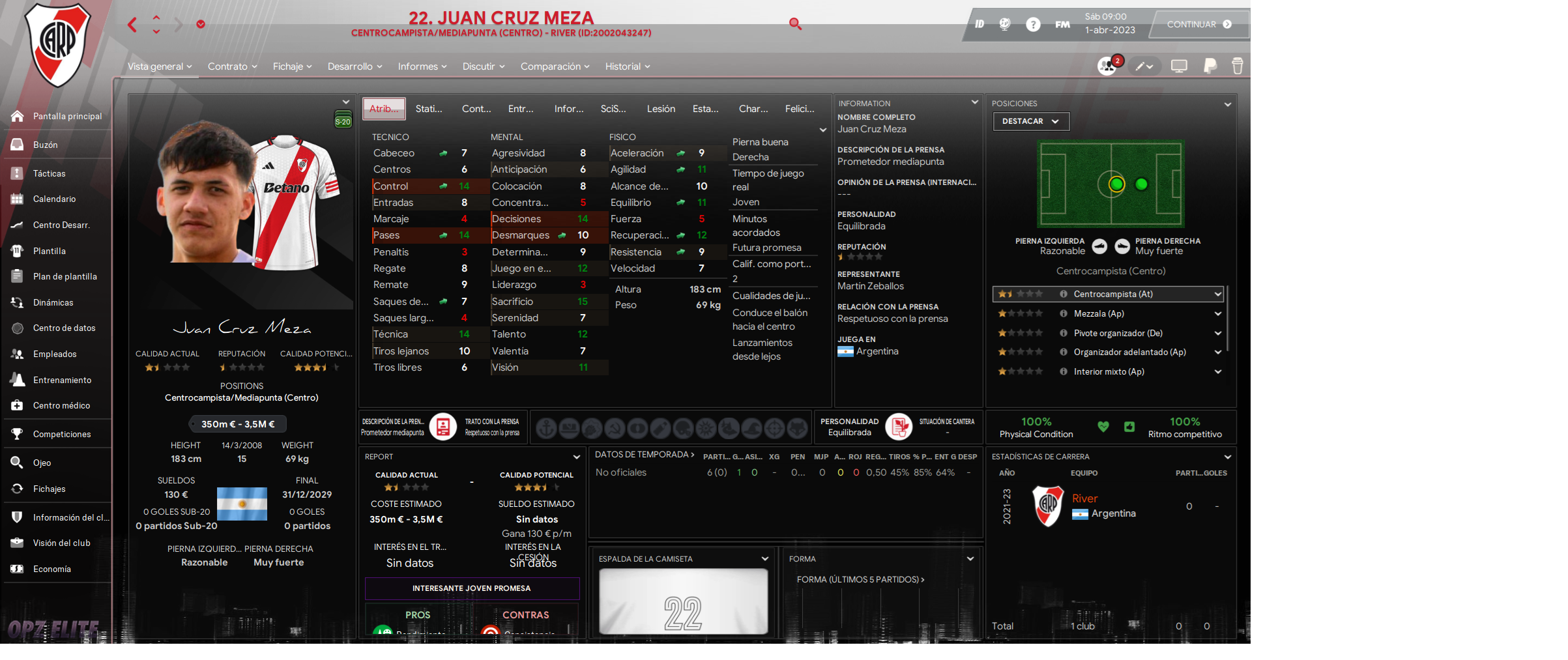Open the Desarrollo menu
Viewport: 1568px width, 660px height.
point(355,66)
